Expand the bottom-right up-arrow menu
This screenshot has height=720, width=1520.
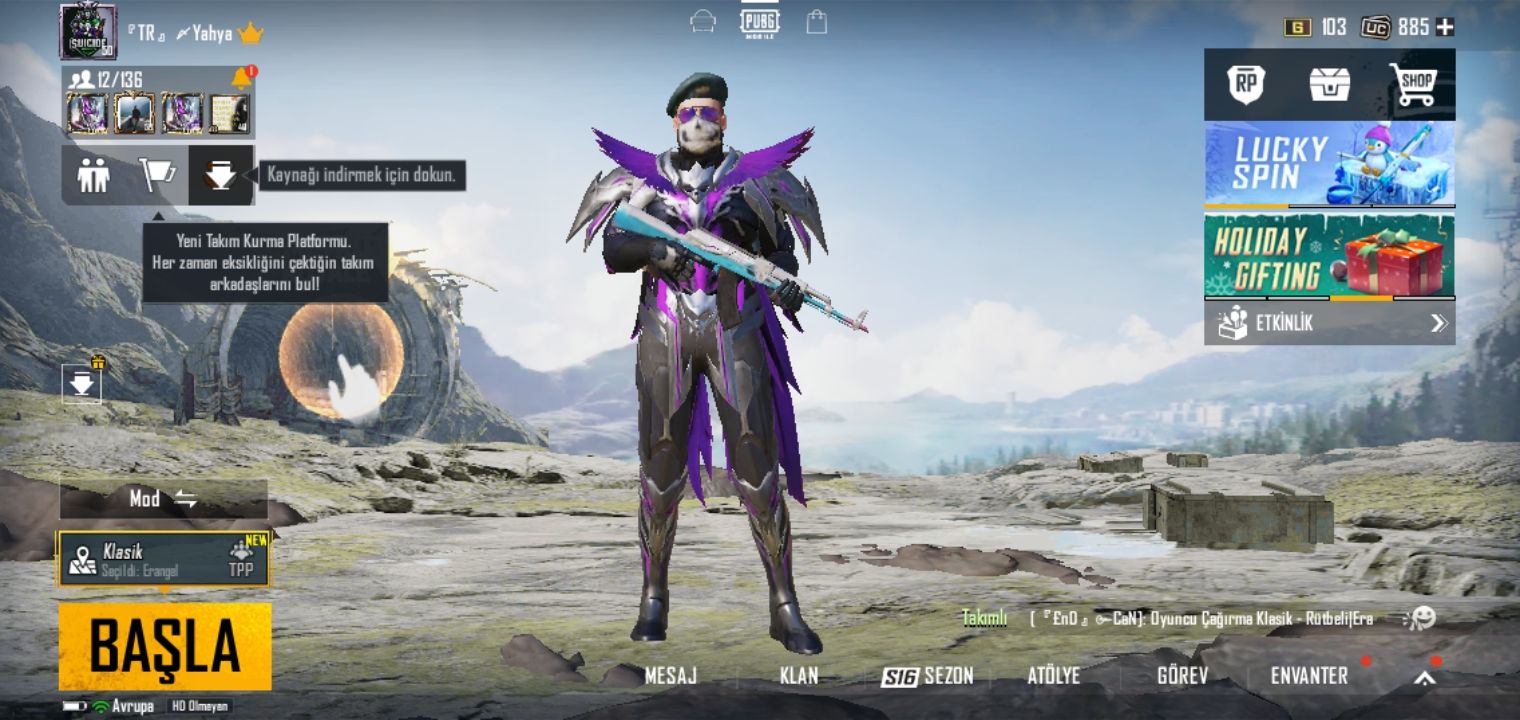click(1425, 678)
